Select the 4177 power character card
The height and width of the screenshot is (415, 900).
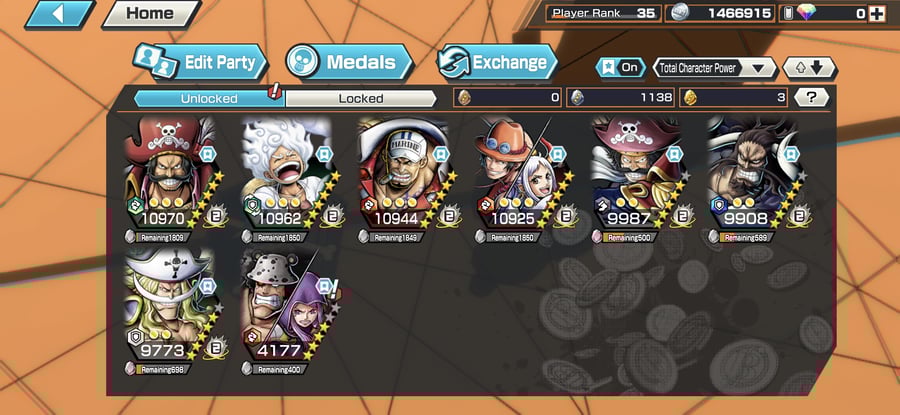click(287, 307)
